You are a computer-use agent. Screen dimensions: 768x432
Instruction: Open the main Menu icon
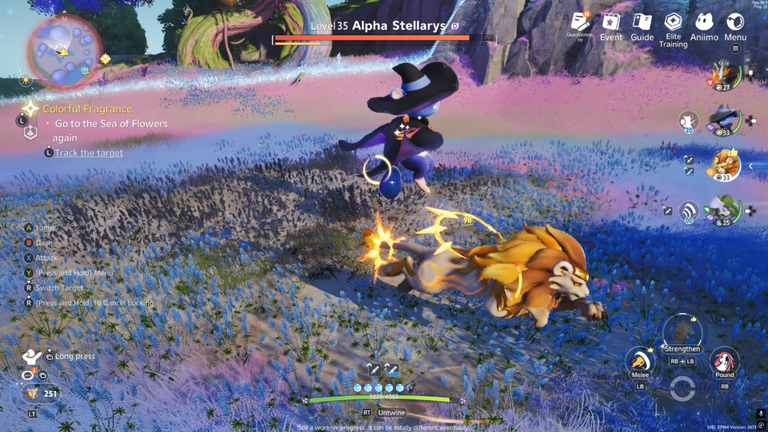735,24
